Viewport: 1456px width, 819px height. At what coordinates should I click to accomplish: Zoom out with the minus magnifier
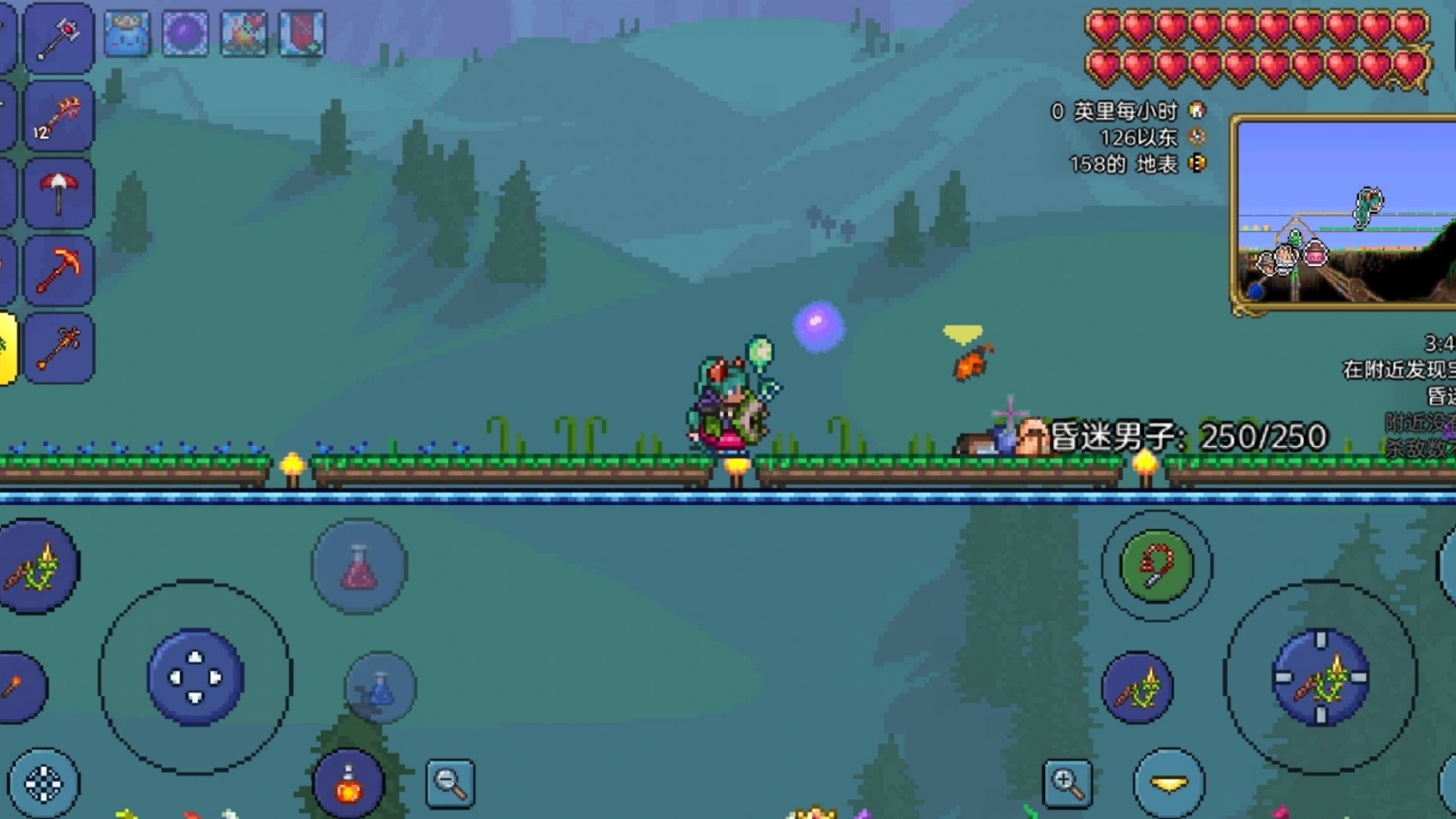click(450, 783)
